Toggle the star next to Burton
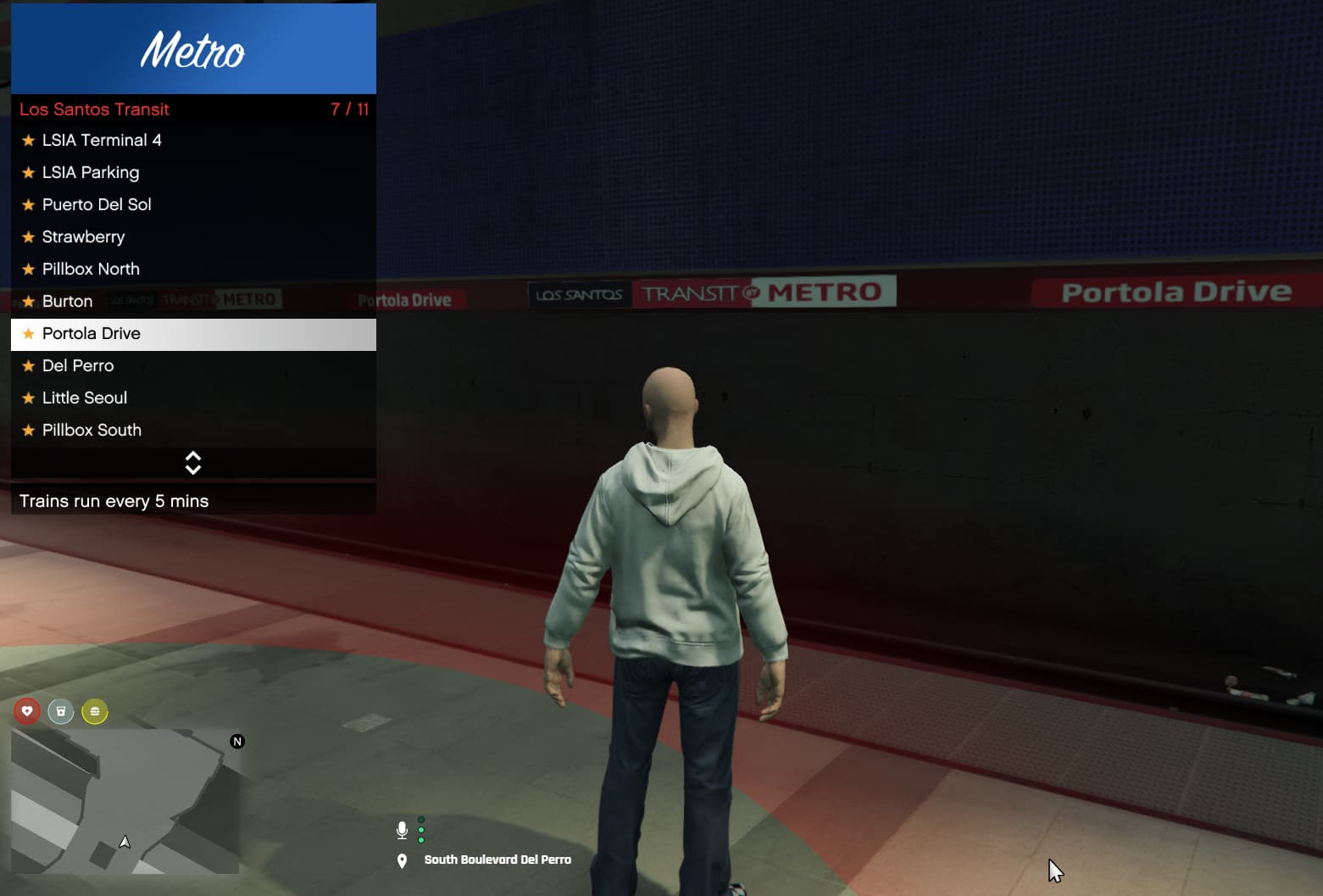Screen dimensions: 1323x896 pyautogui.click(x=28, y=301)
